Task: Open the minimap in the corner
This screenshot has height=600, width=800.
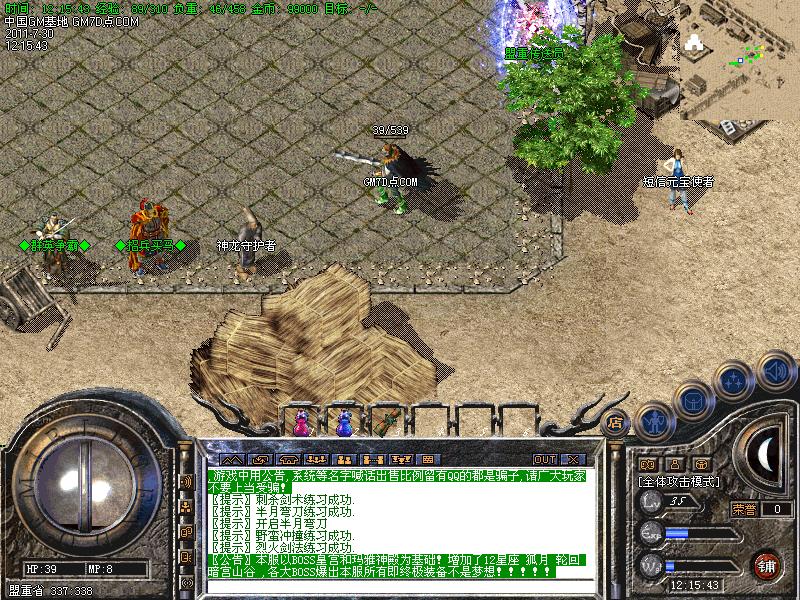Action: 742,50
